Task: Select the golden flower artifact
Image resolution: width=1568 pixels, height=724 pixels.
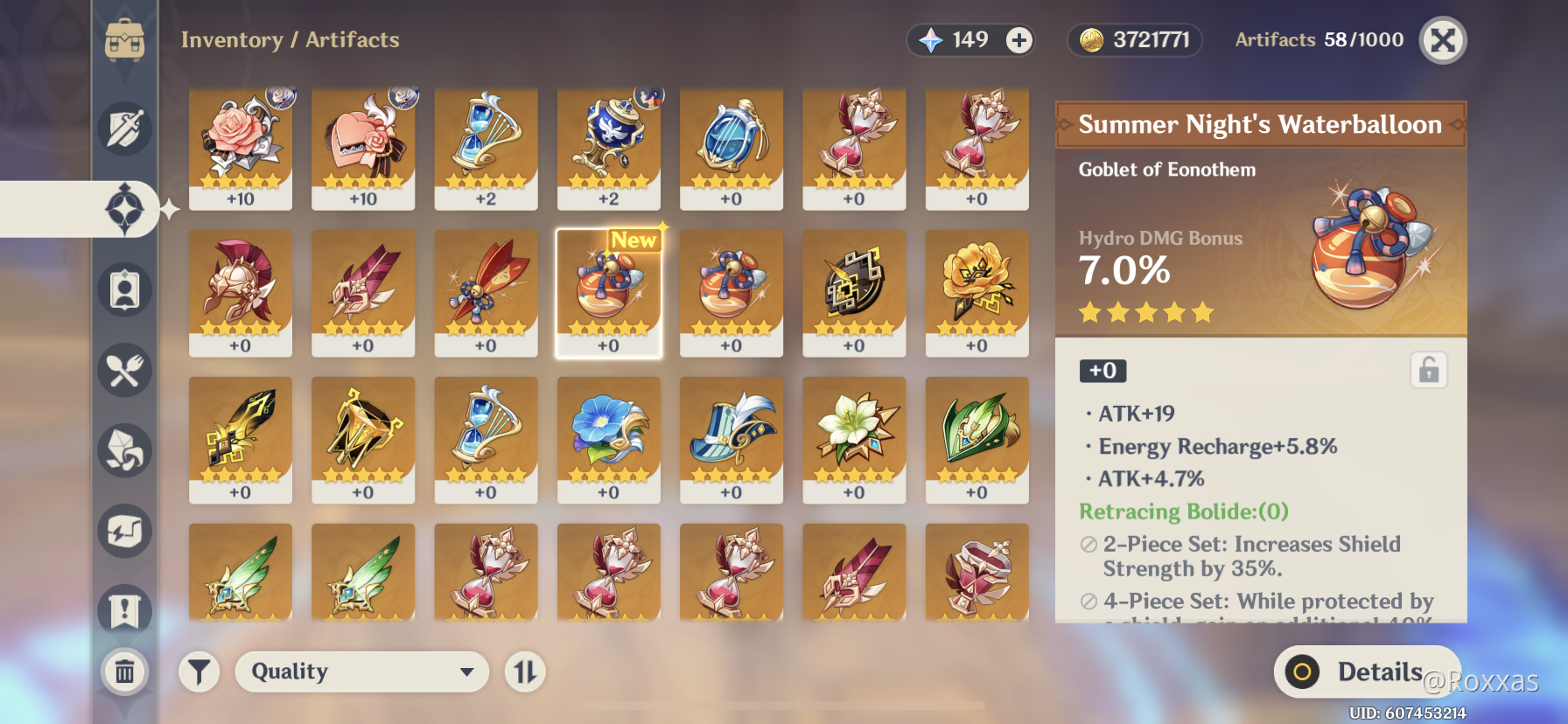Action: (x=977, y=293)
